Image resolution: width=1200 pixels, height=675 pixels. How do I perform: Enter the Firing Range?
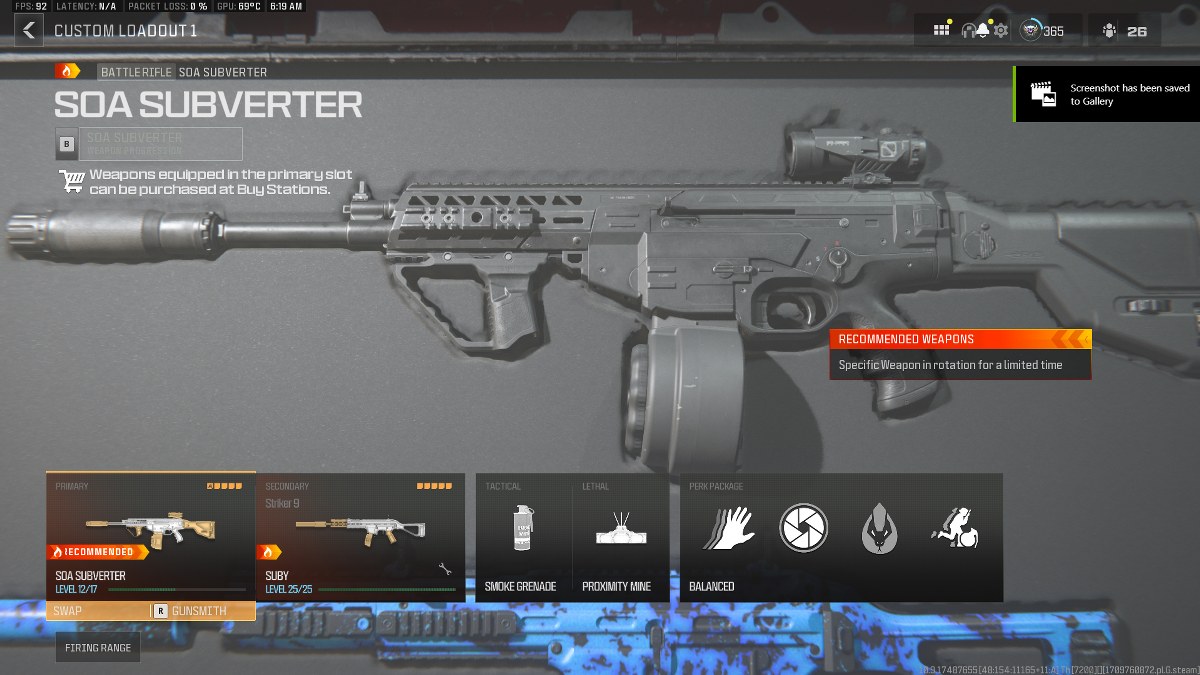pyautogui.click(x=98, y=648)
